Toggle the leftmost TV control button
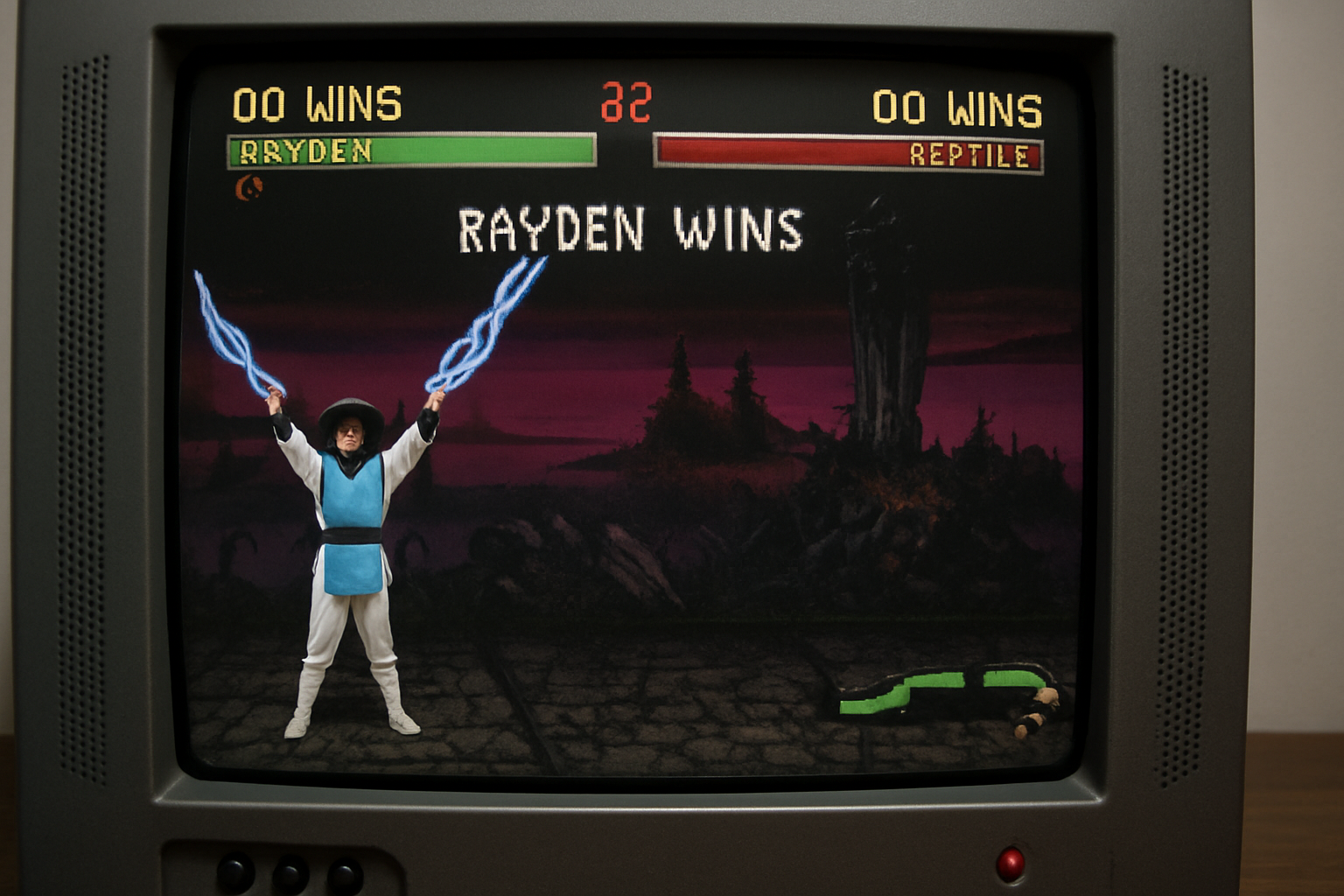 click(x=234, y=871)
